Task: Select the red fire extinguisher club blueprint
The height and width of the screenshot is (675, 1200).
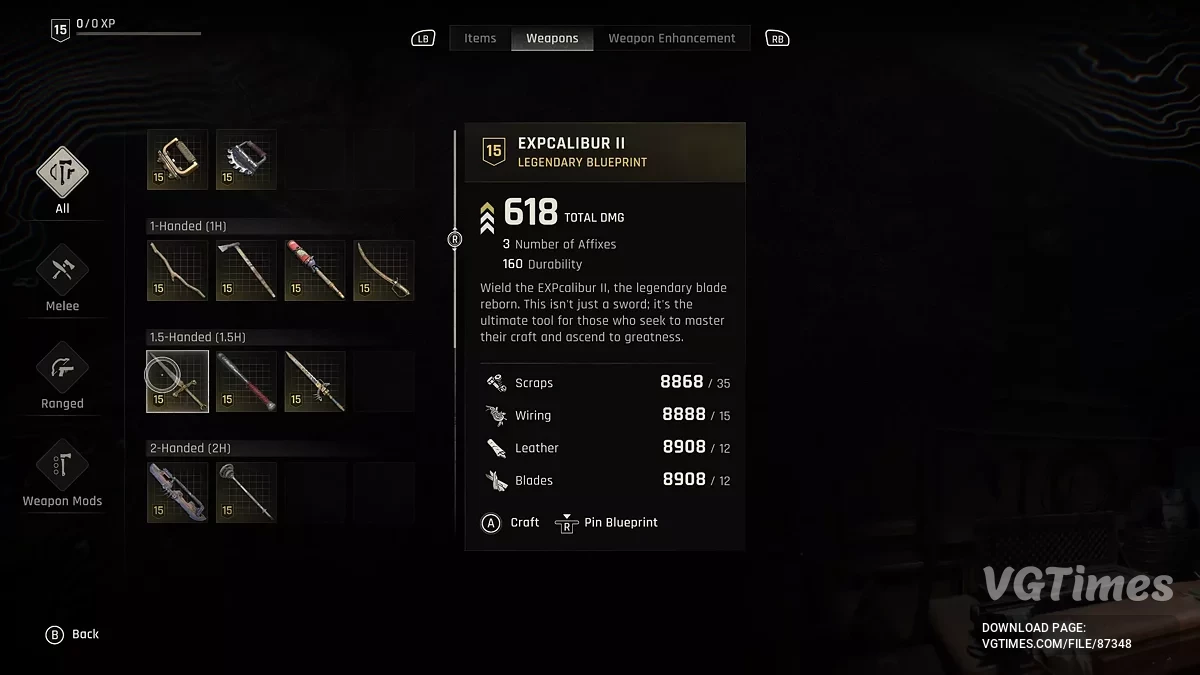Action: tap(315, 270)
